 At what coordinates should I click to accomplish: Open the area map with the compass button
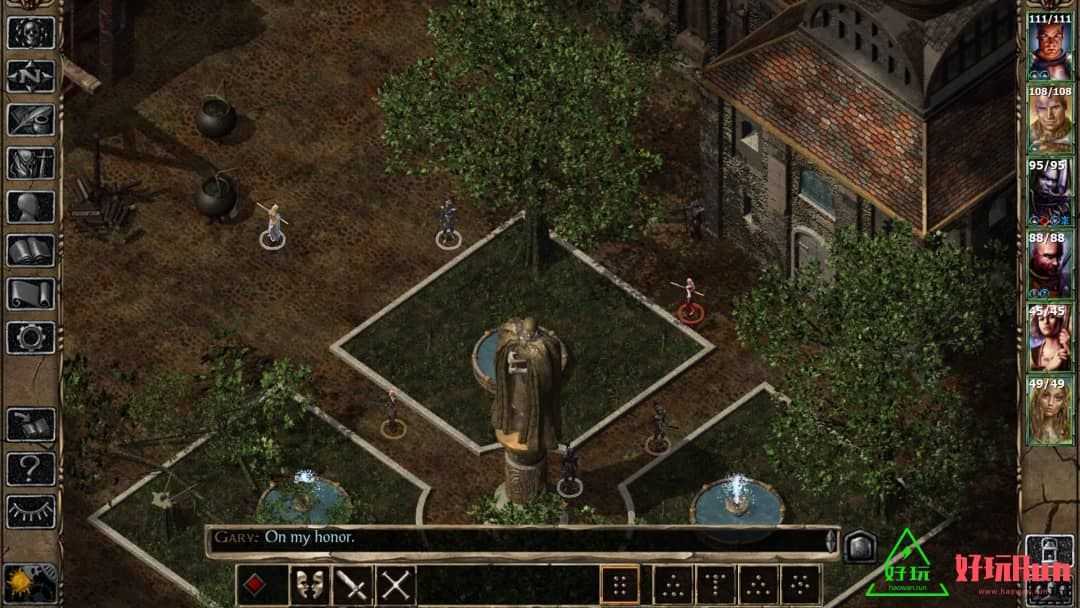point(31,76)
